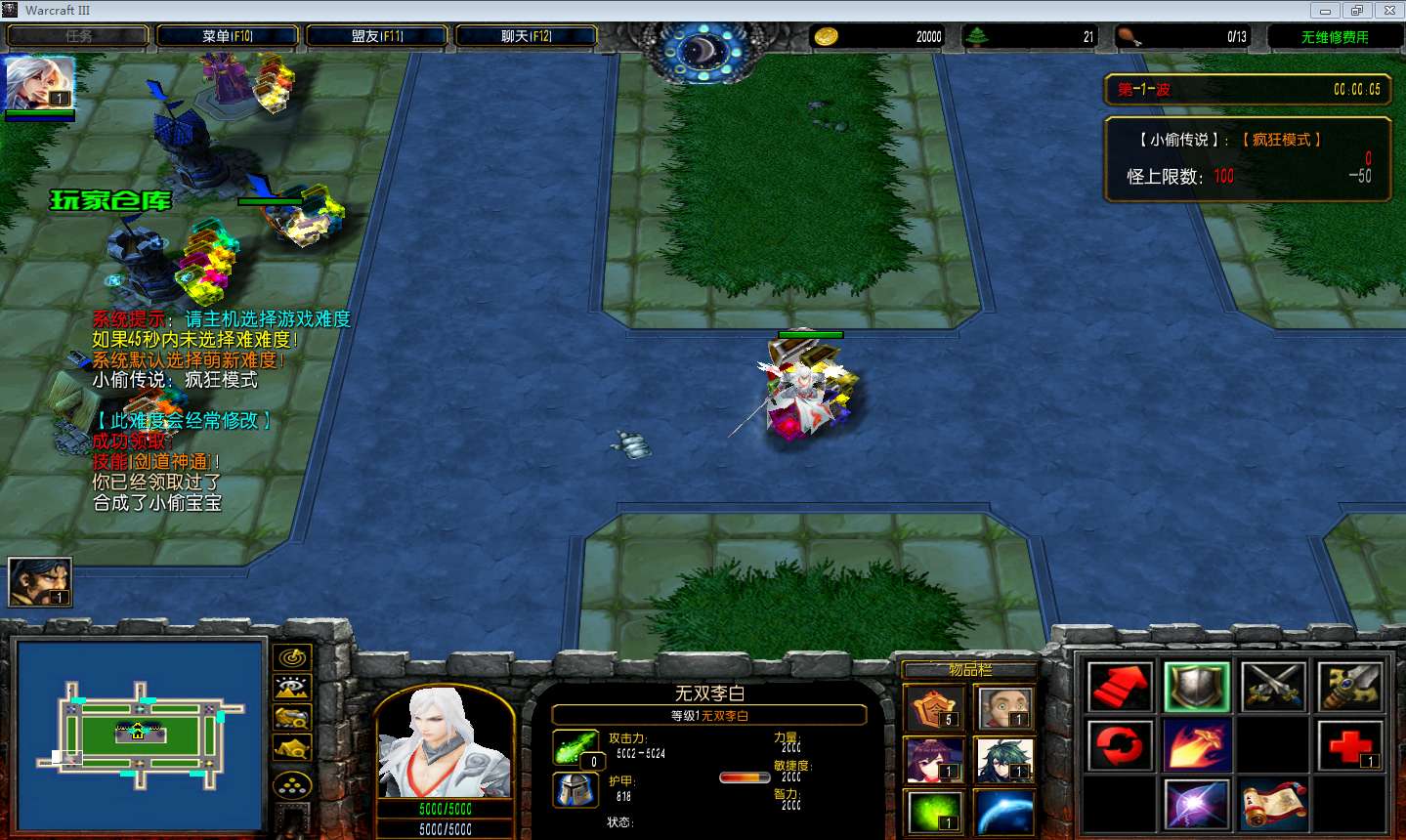The image size is (1406, 840).
Task: Close the Warcraft III window
Action: click(x=1388, y=11)
